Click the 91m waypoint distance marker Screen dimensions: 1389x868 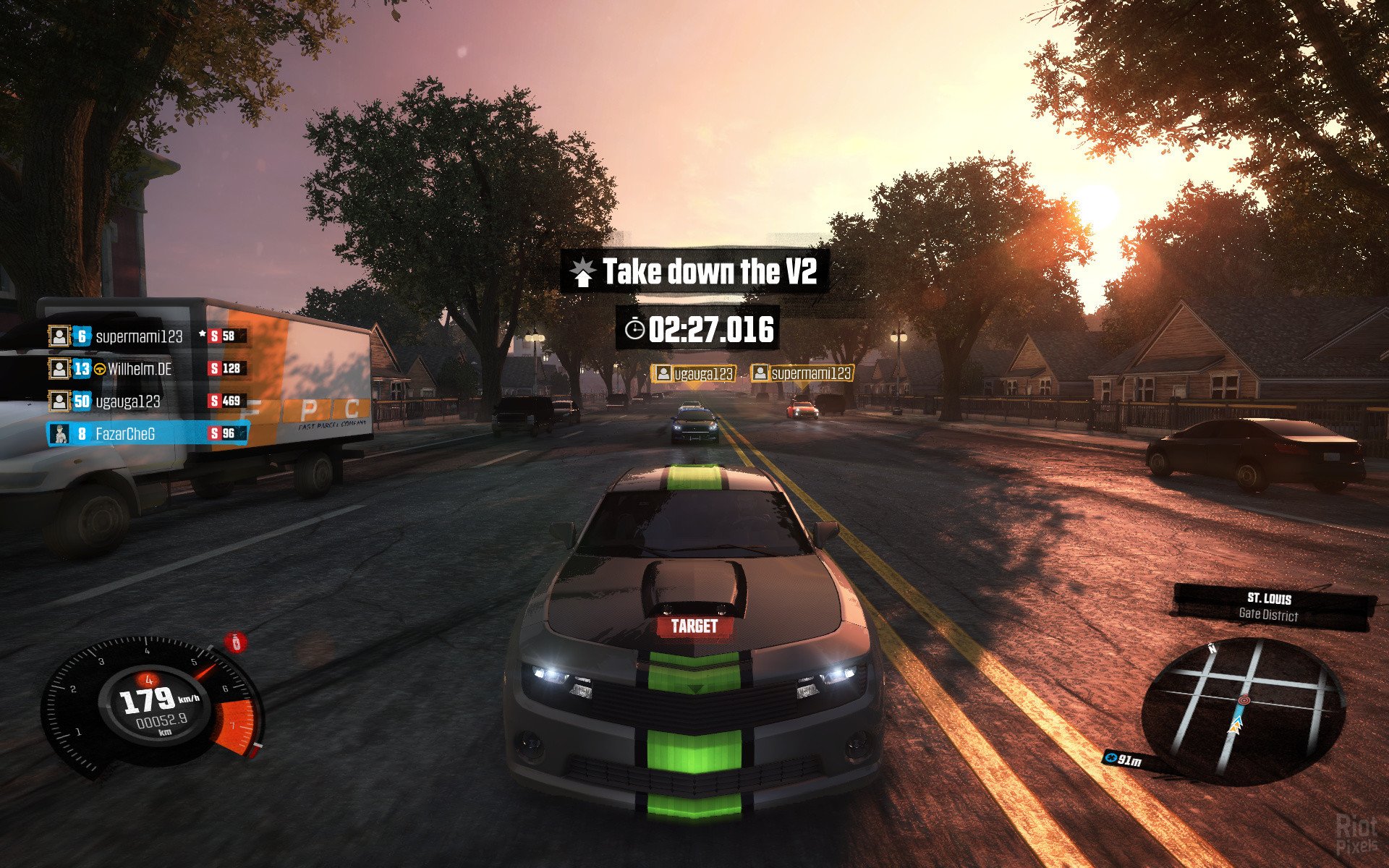pyautogui.click(x=1123, y=759)
